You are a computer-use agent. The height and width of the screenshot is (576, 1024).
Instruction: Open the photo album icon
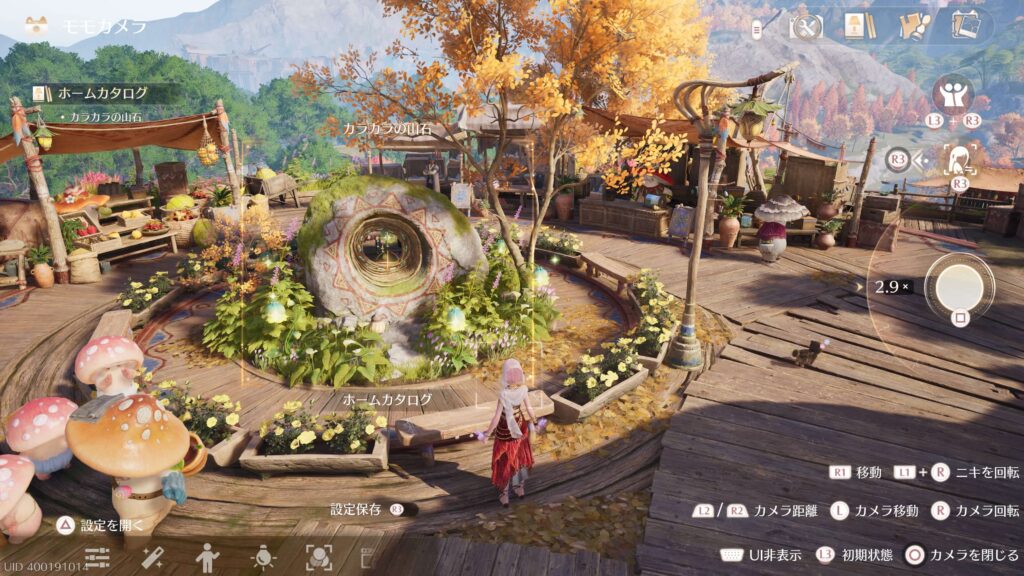point(965,25)
